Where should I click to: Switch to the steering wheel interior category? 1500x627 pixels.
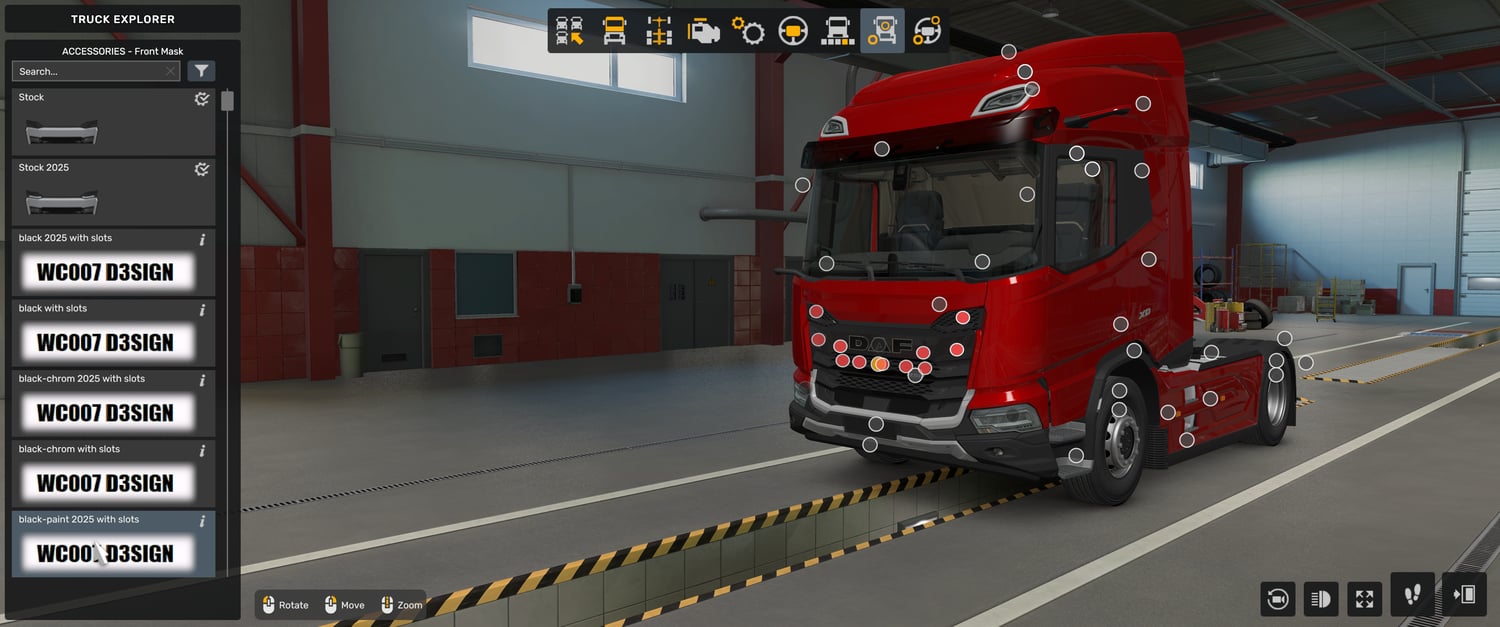tap(793, 31)
